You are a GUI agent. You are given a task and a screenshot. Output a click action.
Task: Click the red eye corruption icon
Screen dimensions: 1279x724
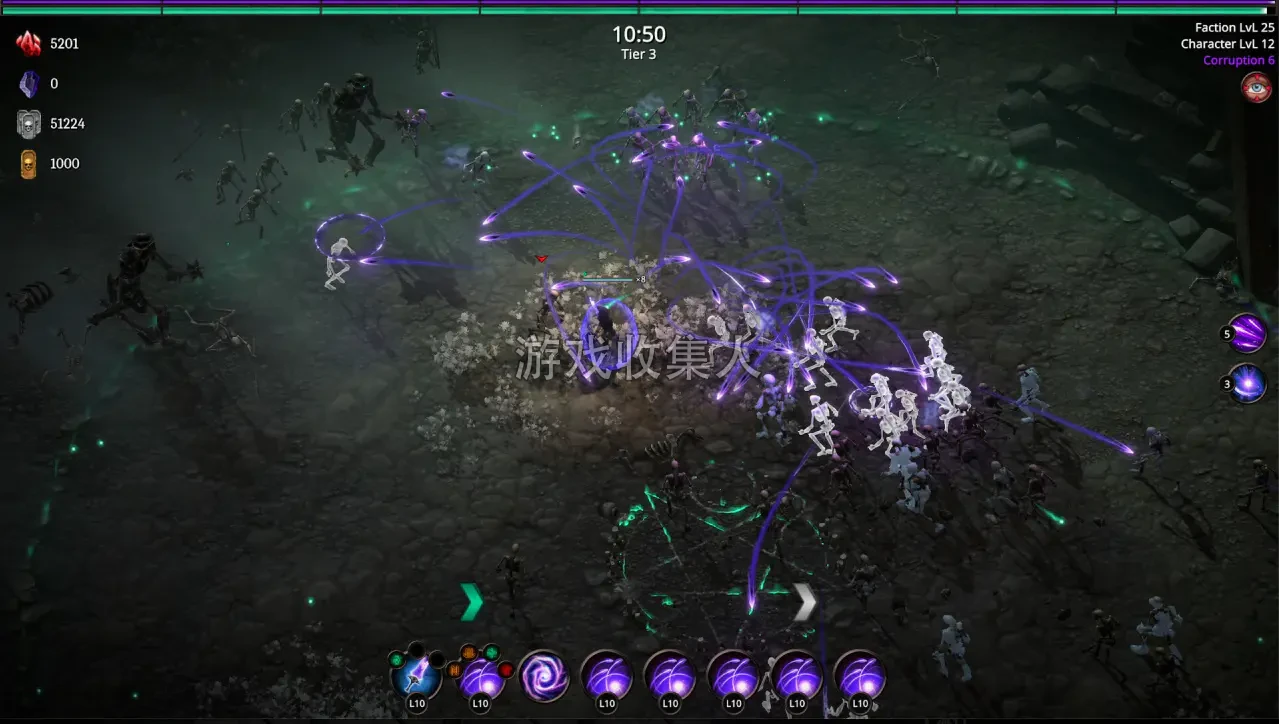1256,87
